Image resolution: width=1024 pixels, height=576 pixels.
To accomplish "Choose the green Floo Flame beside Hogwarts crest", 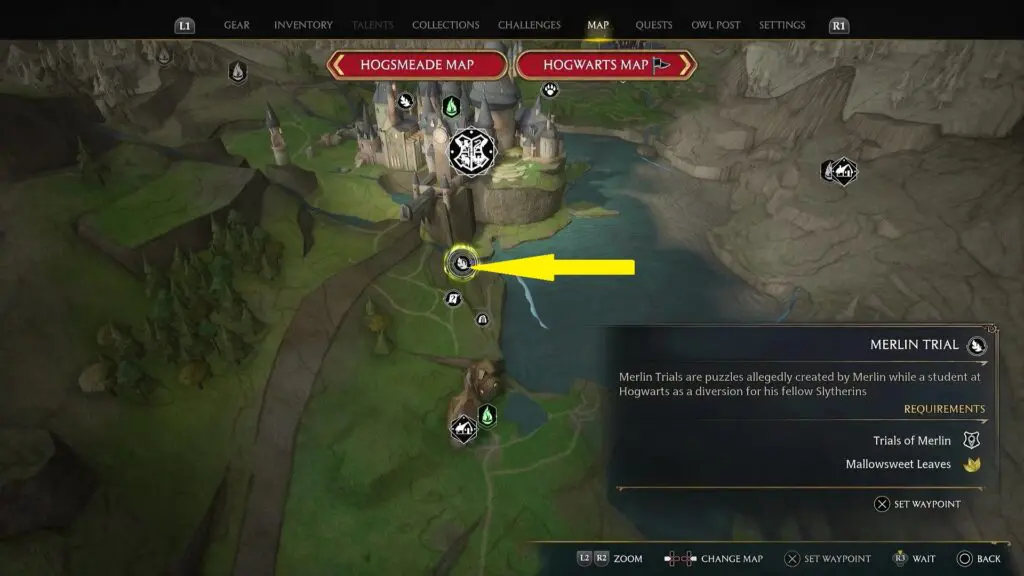I will point(451,105).
